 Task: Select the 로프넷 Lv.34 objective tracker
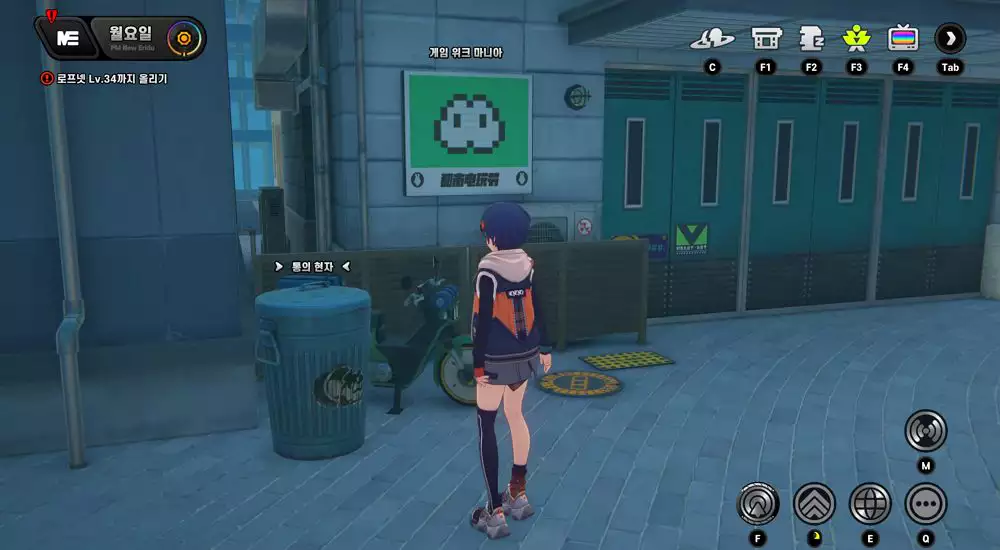click(x=104, y=78)
